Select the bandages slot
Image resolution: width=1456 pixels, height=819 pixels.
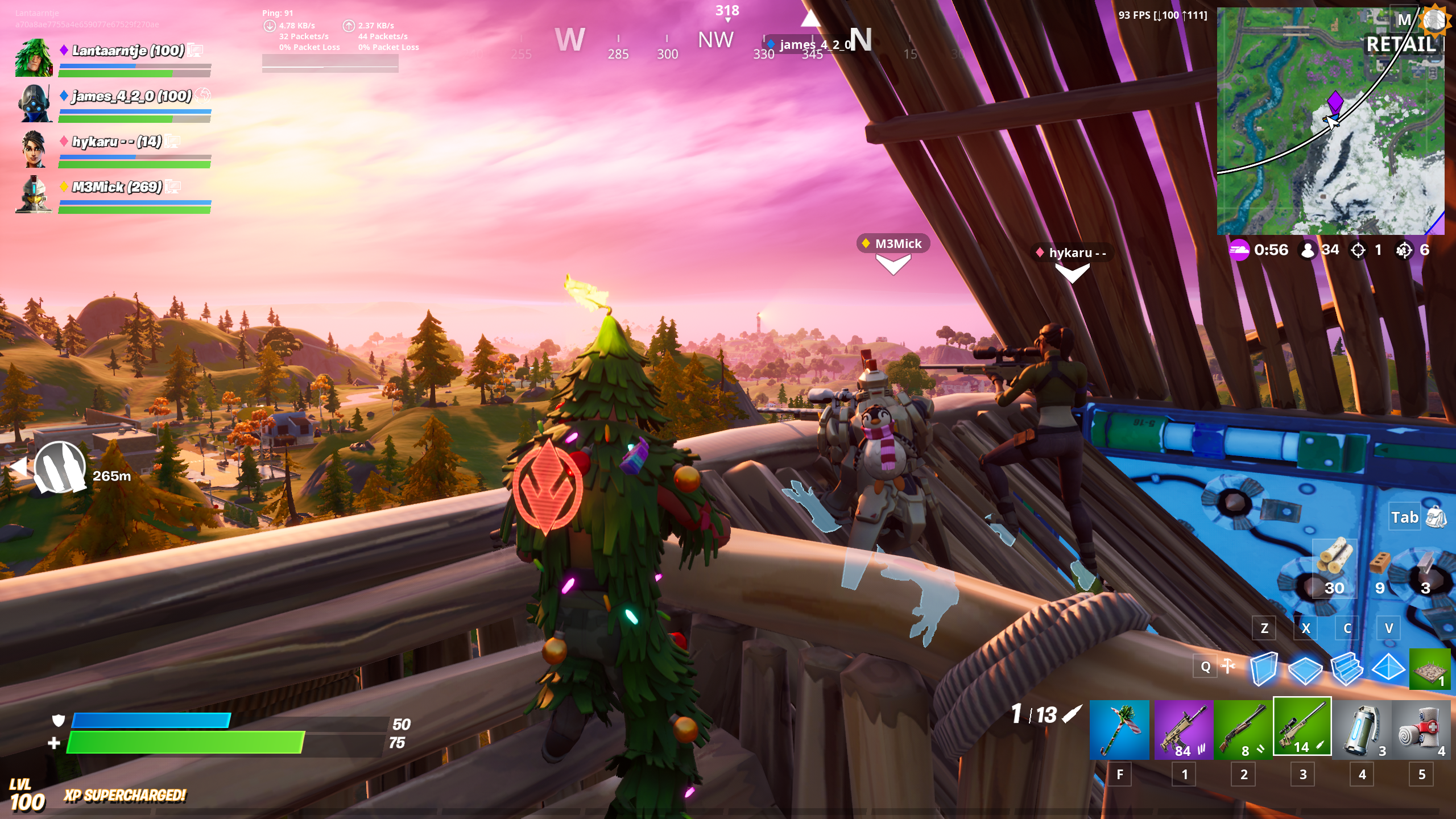click(1422, 729)
